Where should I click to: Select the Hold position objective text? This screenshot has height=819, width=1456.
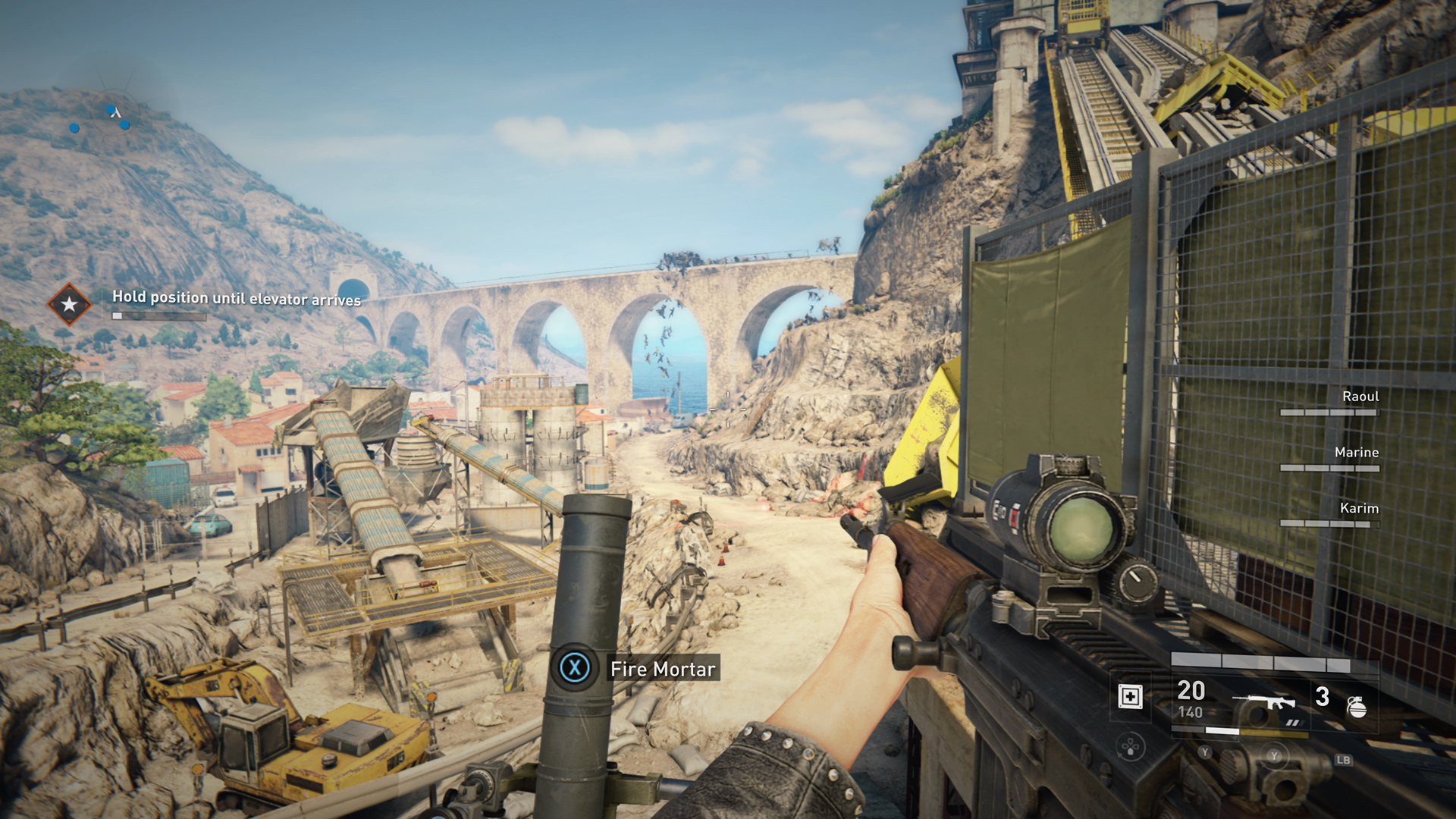[237, 298]
